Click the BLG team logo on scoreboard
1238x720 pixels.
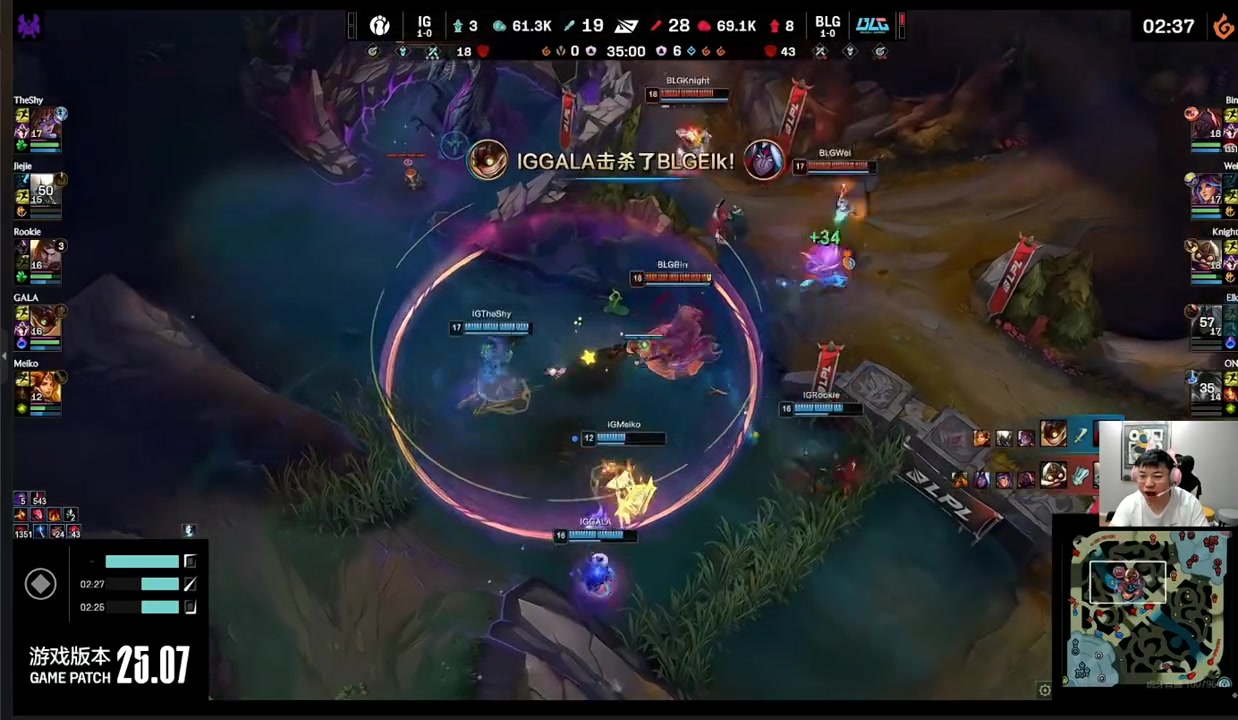pos(872,25)
